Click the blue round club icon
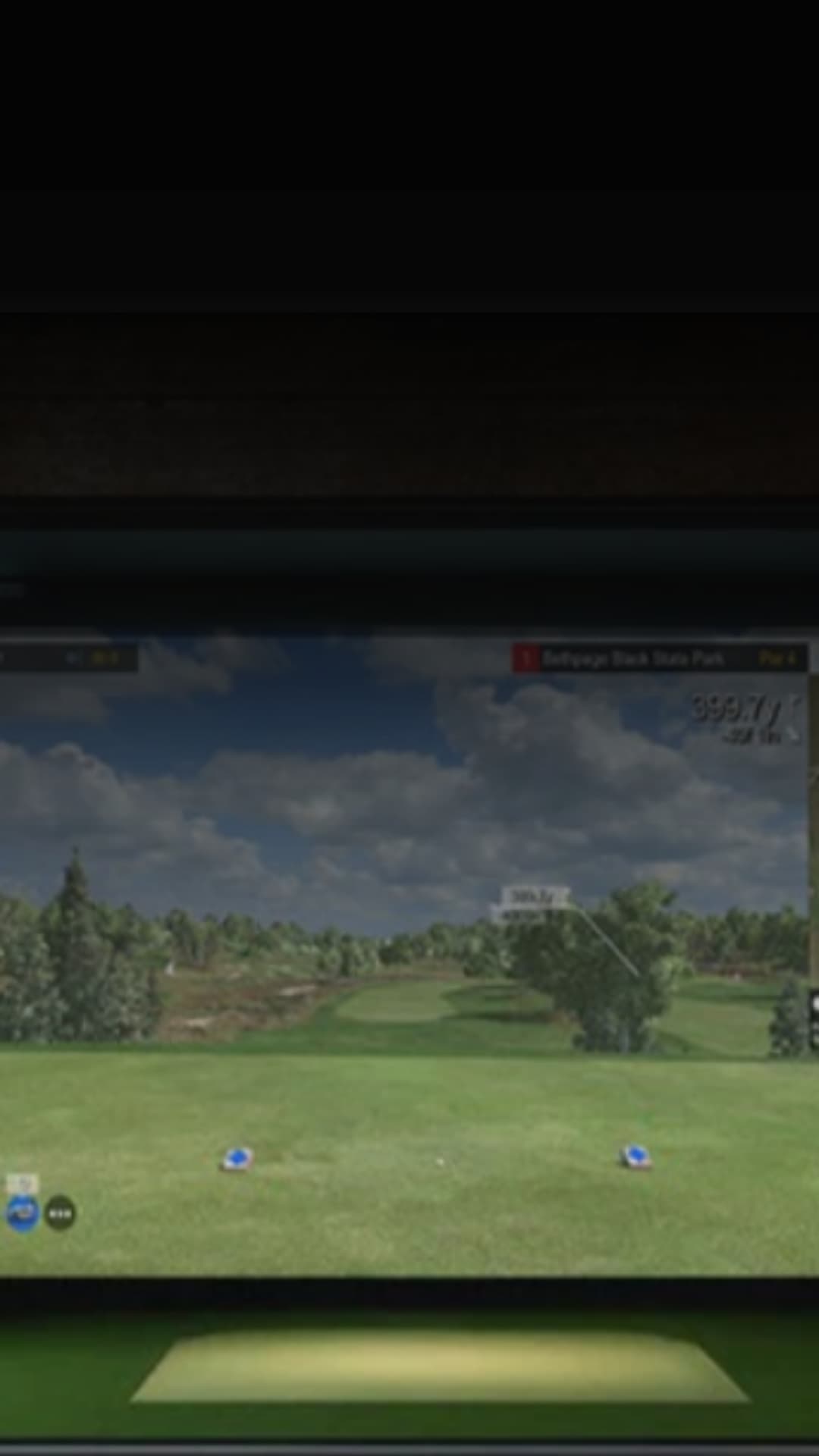The width and height of the screenshot is (819, 1456). [22, 1213]
